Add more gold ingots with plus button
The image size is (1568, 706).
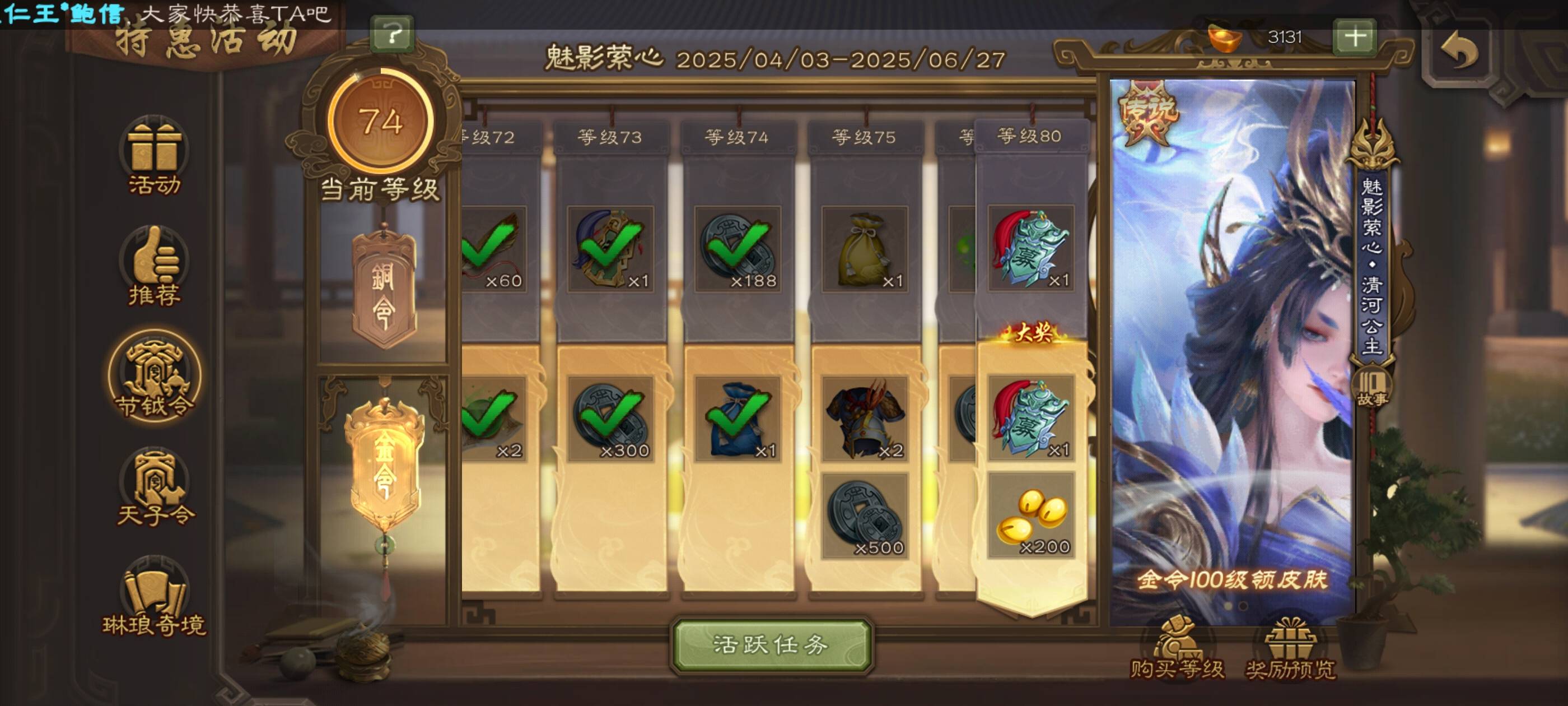1354,38
